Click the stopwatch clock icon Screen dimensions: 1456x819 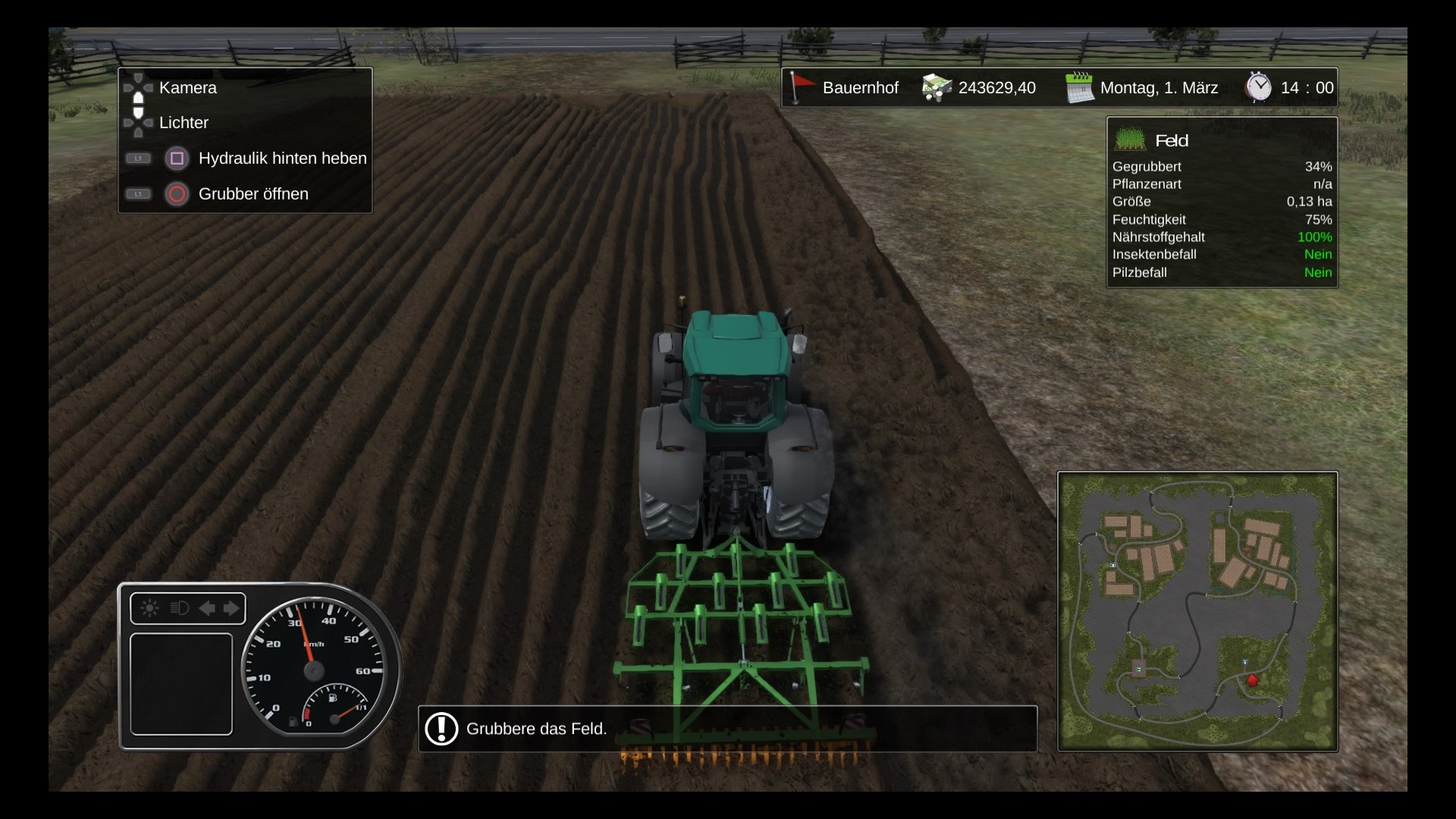1259,87
